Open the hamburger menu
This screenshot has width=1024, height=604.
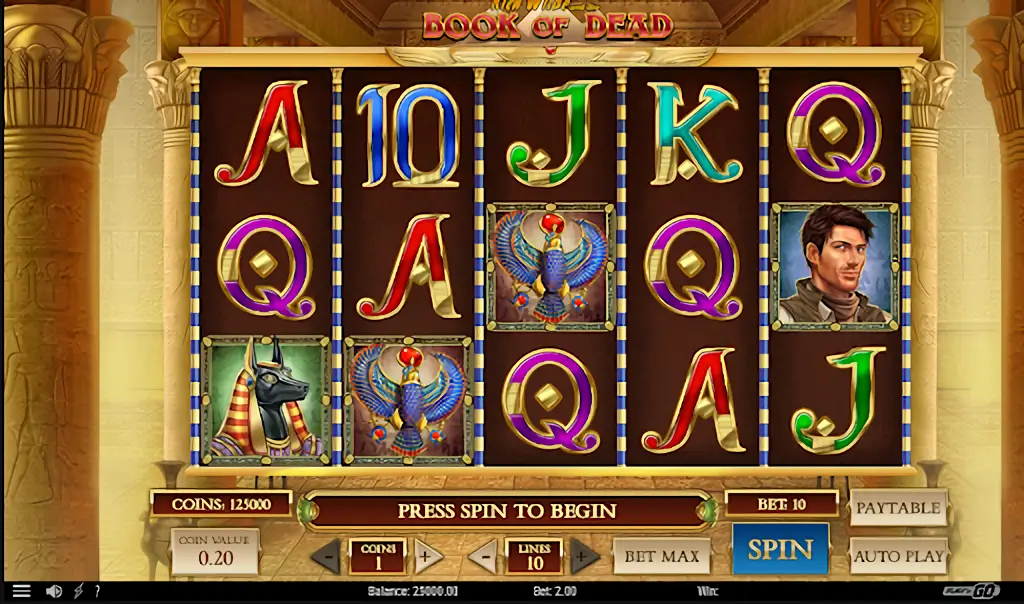click(x=21, y=592)
